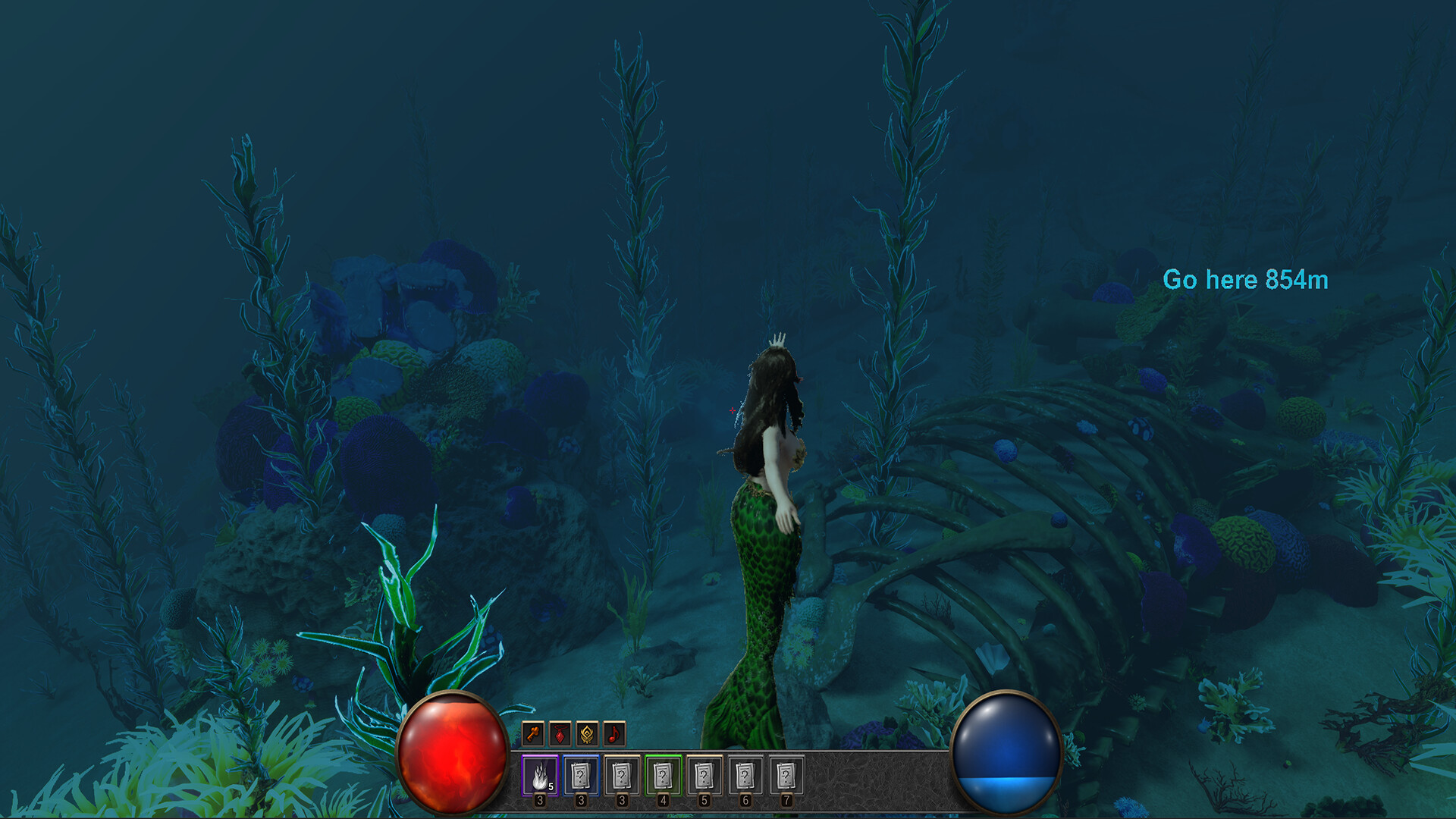Click the '5' charge counter on the flame skill
Viewport: 1456px width, 819px height.
click(551, 787)
